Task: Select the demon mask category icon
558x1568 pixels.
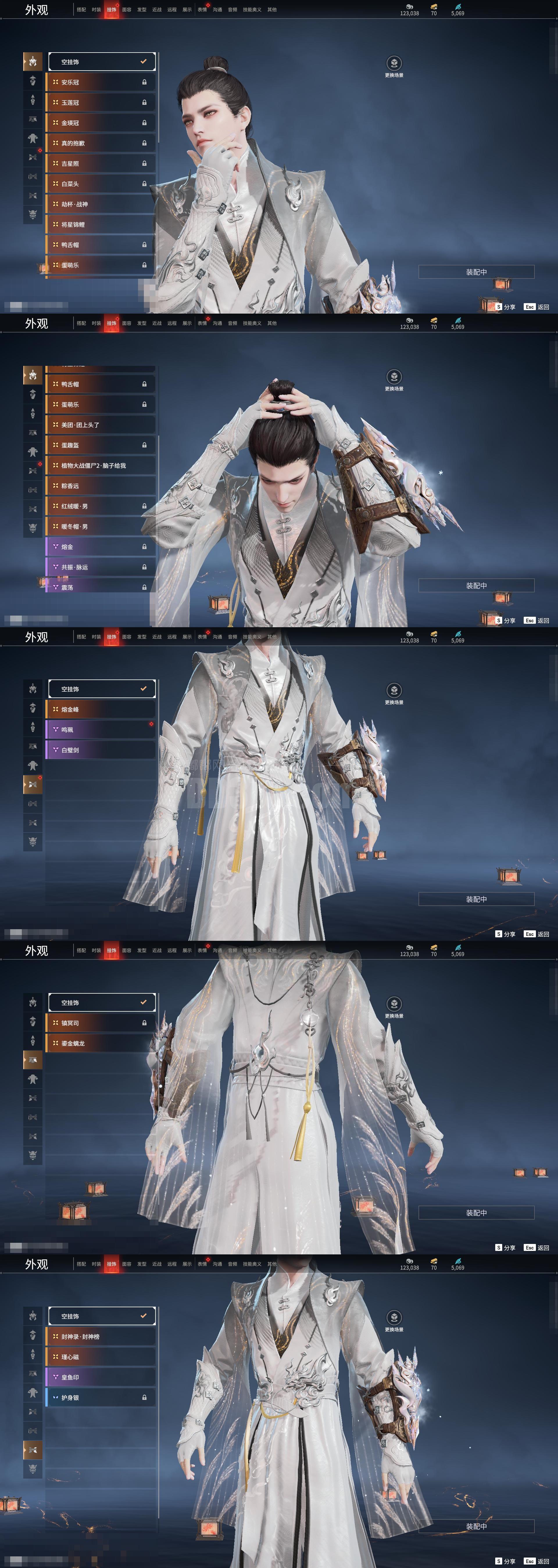Action: pyautogui.click(x=33, y=208)
